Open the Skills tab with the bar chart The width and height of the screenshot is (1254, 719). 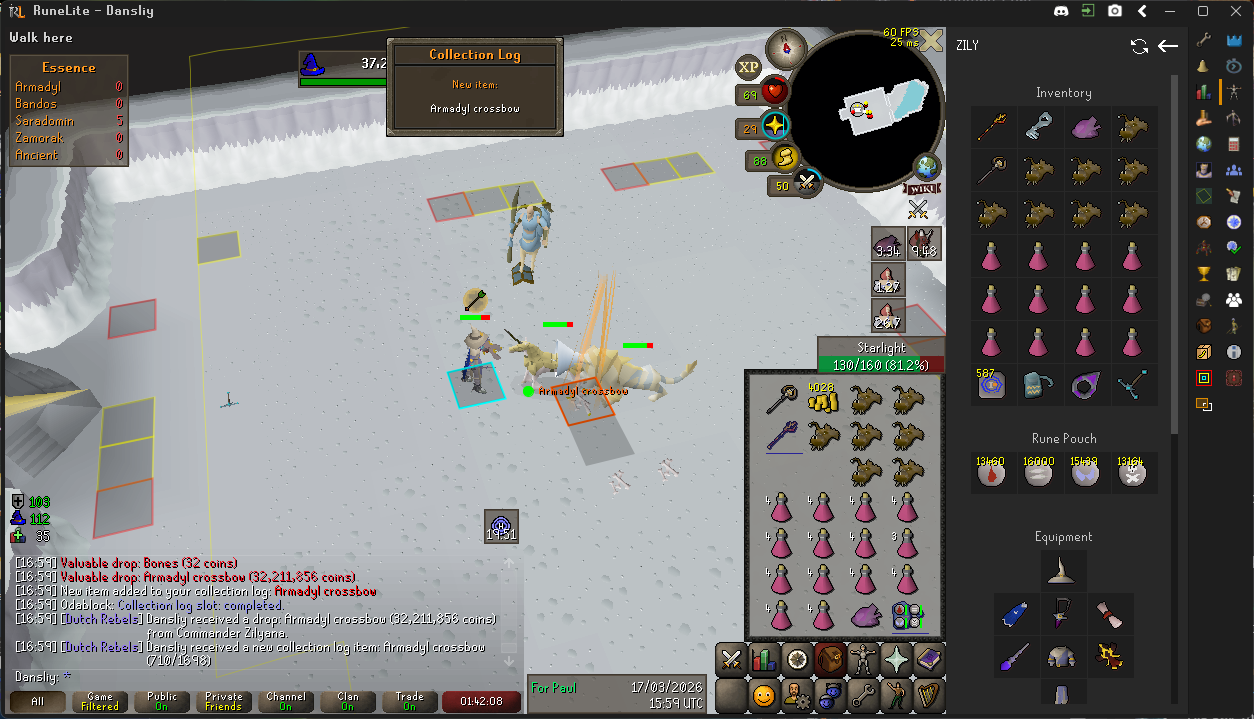pos(764,660)
